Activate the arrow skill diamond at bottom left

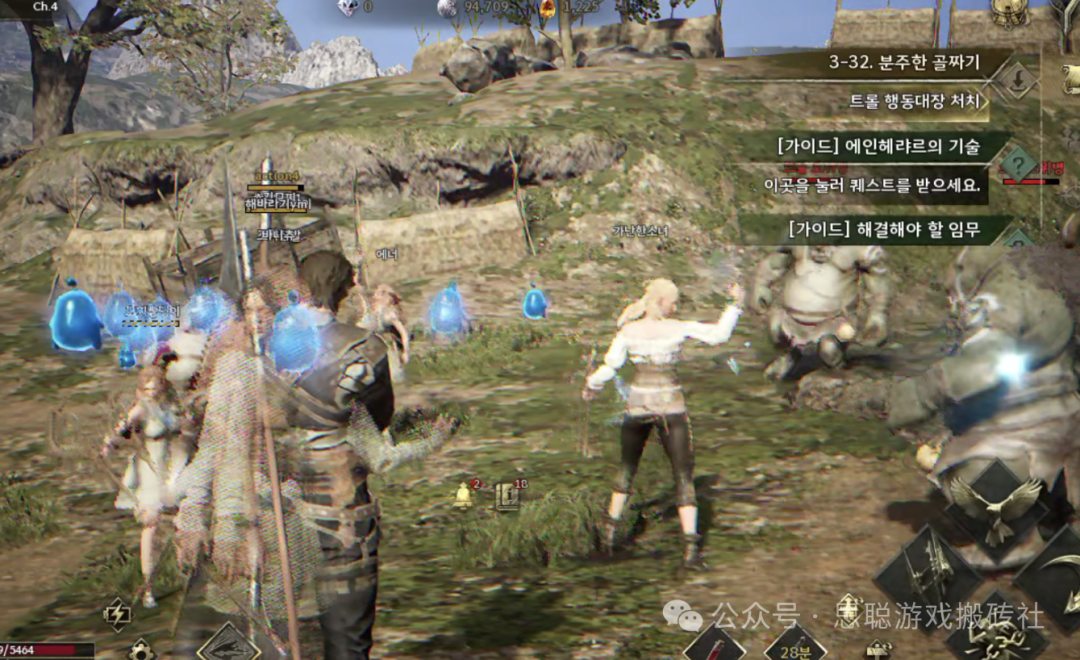coord(228,643)
